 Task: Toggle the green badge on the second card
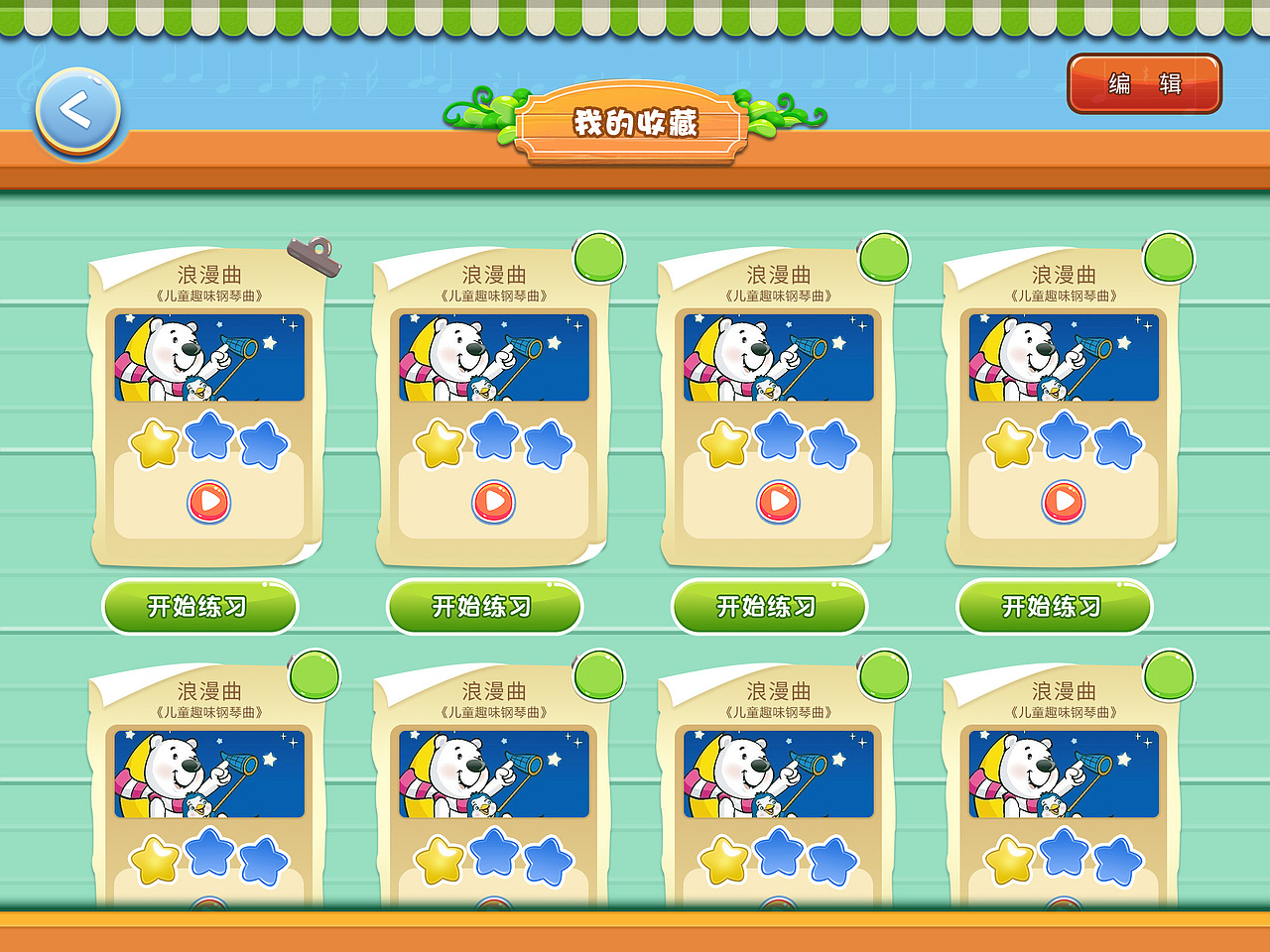click(597, 256)
